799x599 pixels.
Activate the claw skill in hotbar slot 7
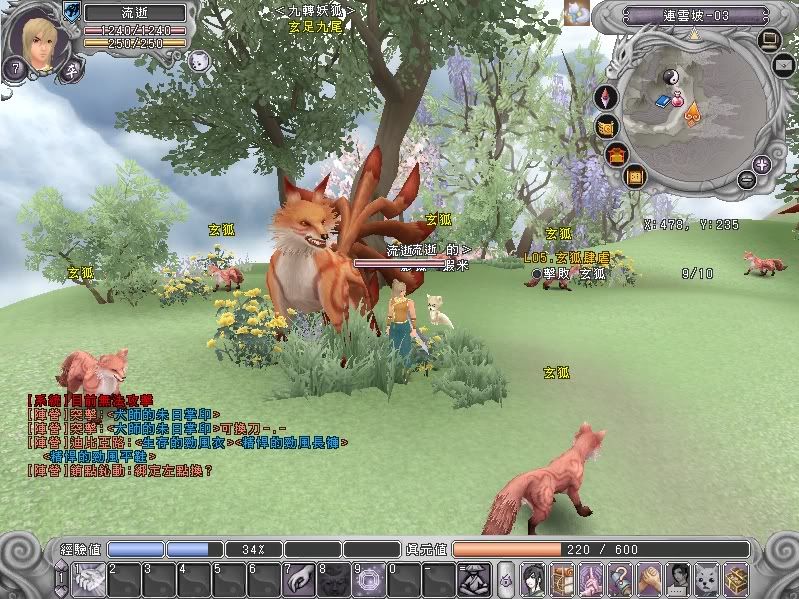tap(299, 578)
